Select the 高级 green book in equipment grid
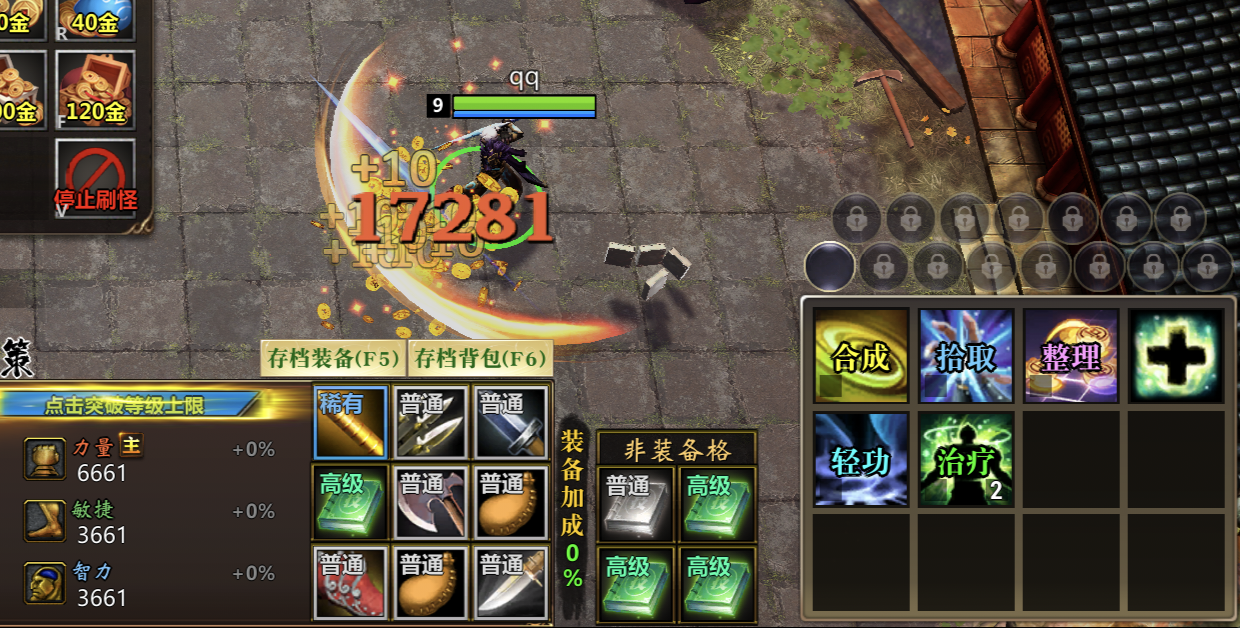1240x628 pixels. (350, 502)
